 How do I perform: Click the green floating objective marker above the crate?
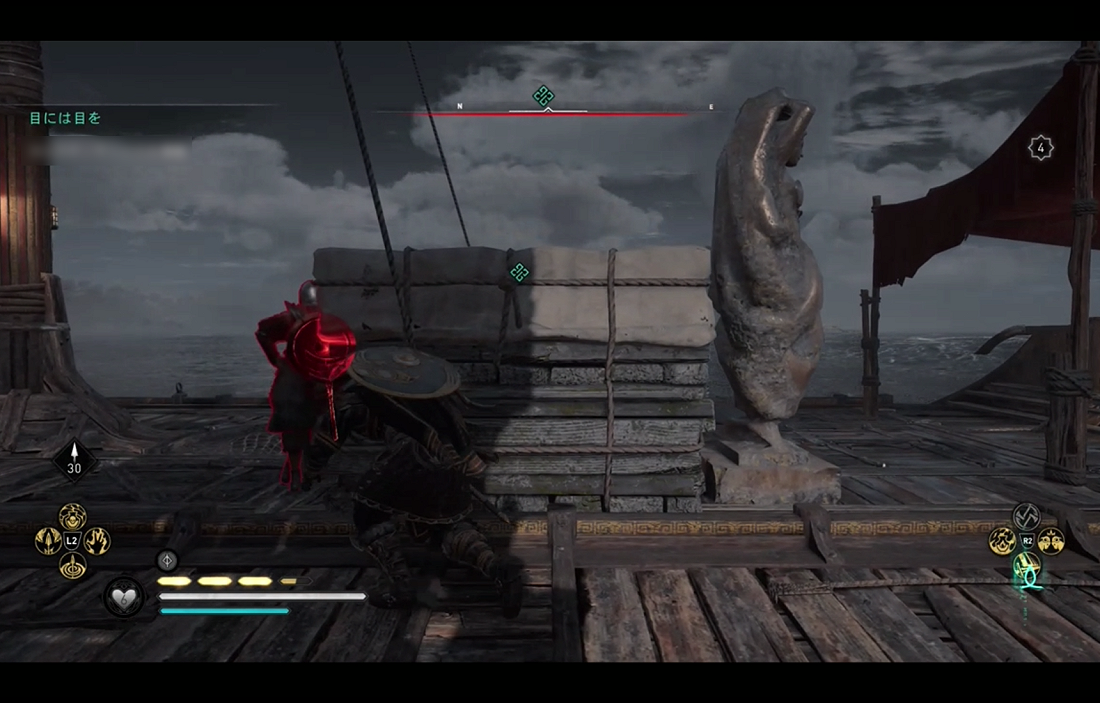click(519, 272)
